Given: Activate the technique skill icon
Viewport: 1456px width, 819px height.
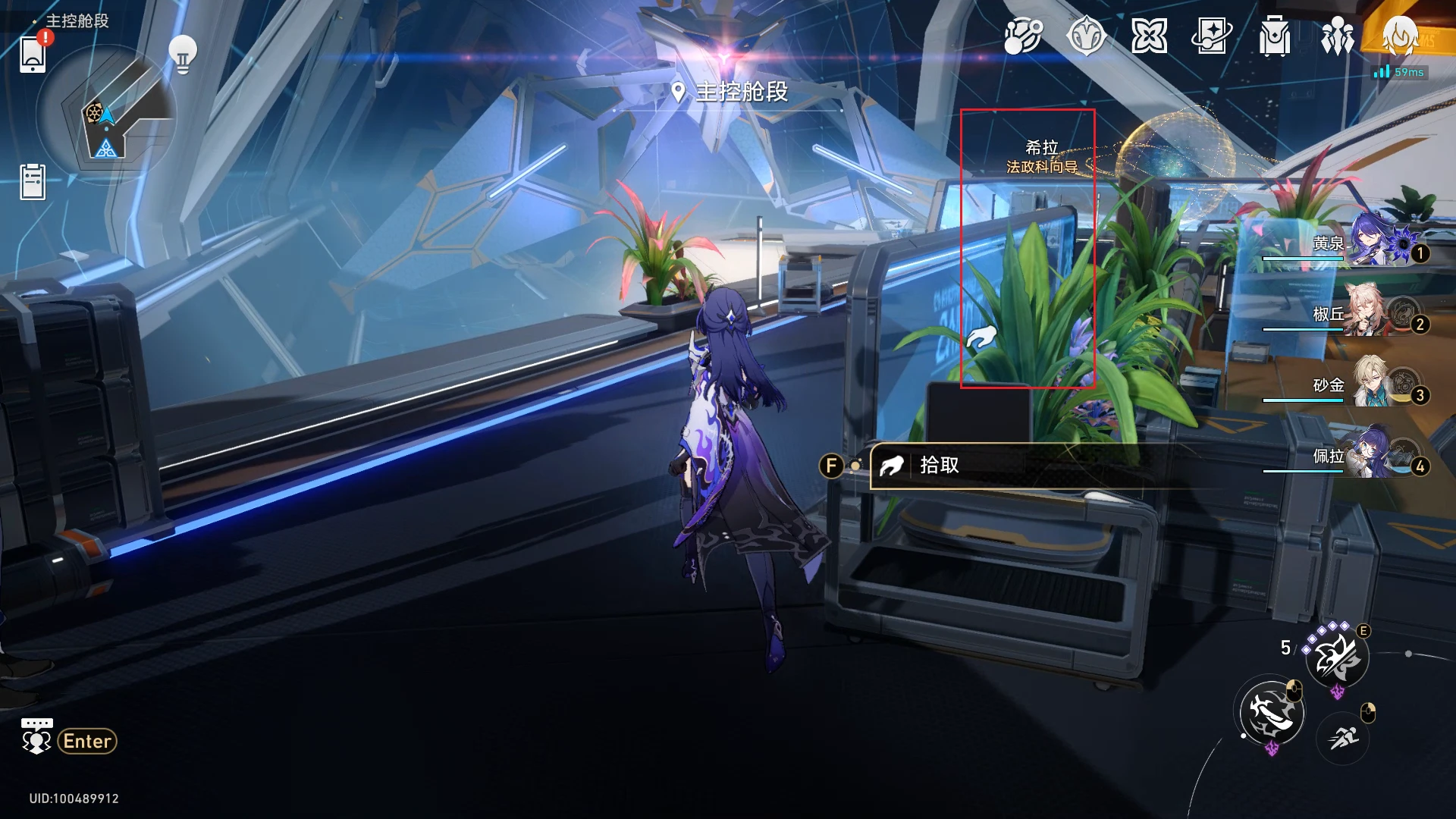Looking at the screenshot, I should pos(1336,657).
